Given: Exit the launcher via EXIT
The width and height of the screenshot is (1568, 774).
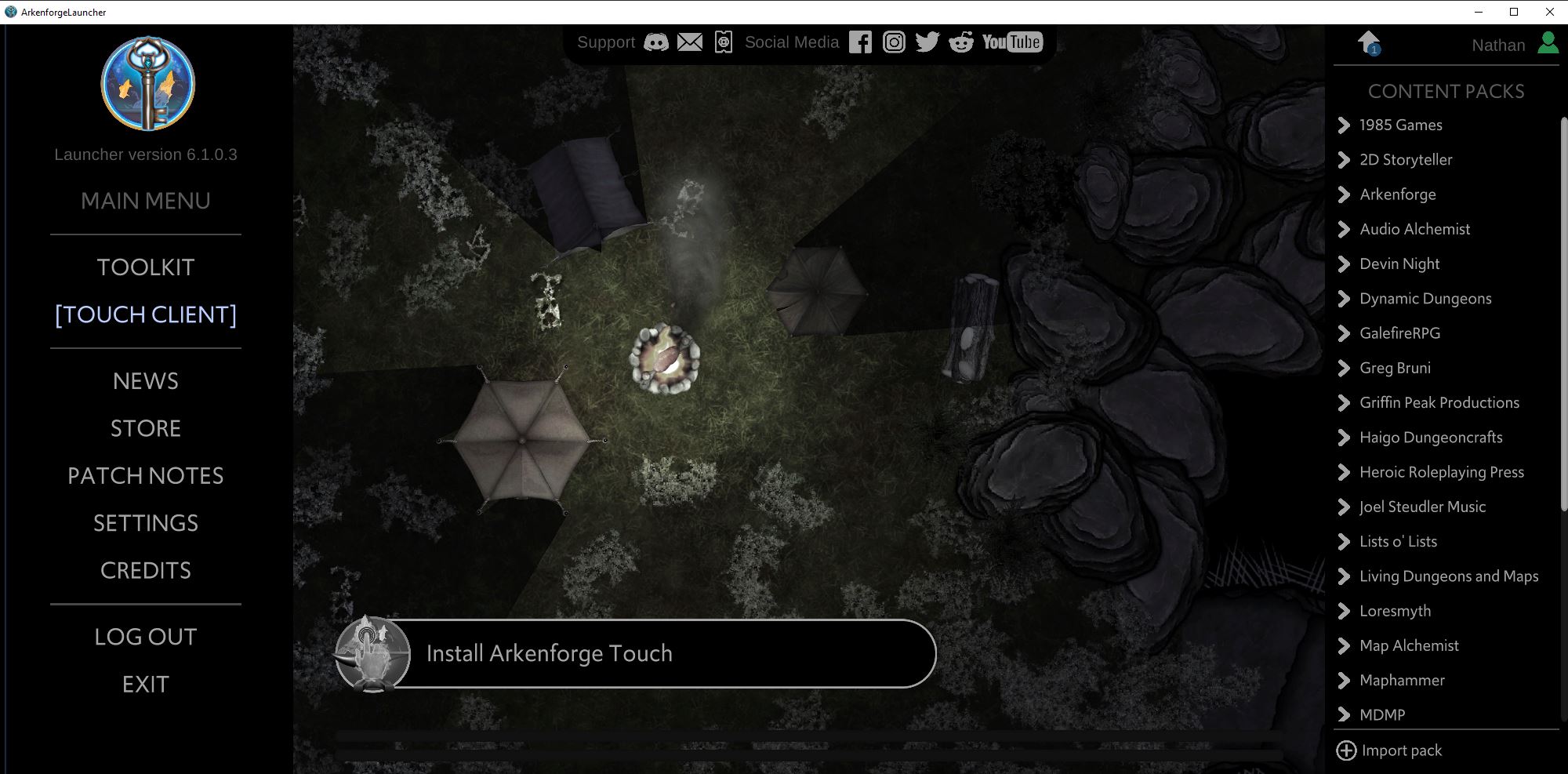Looking at the screenshot, I should point(146,685).
